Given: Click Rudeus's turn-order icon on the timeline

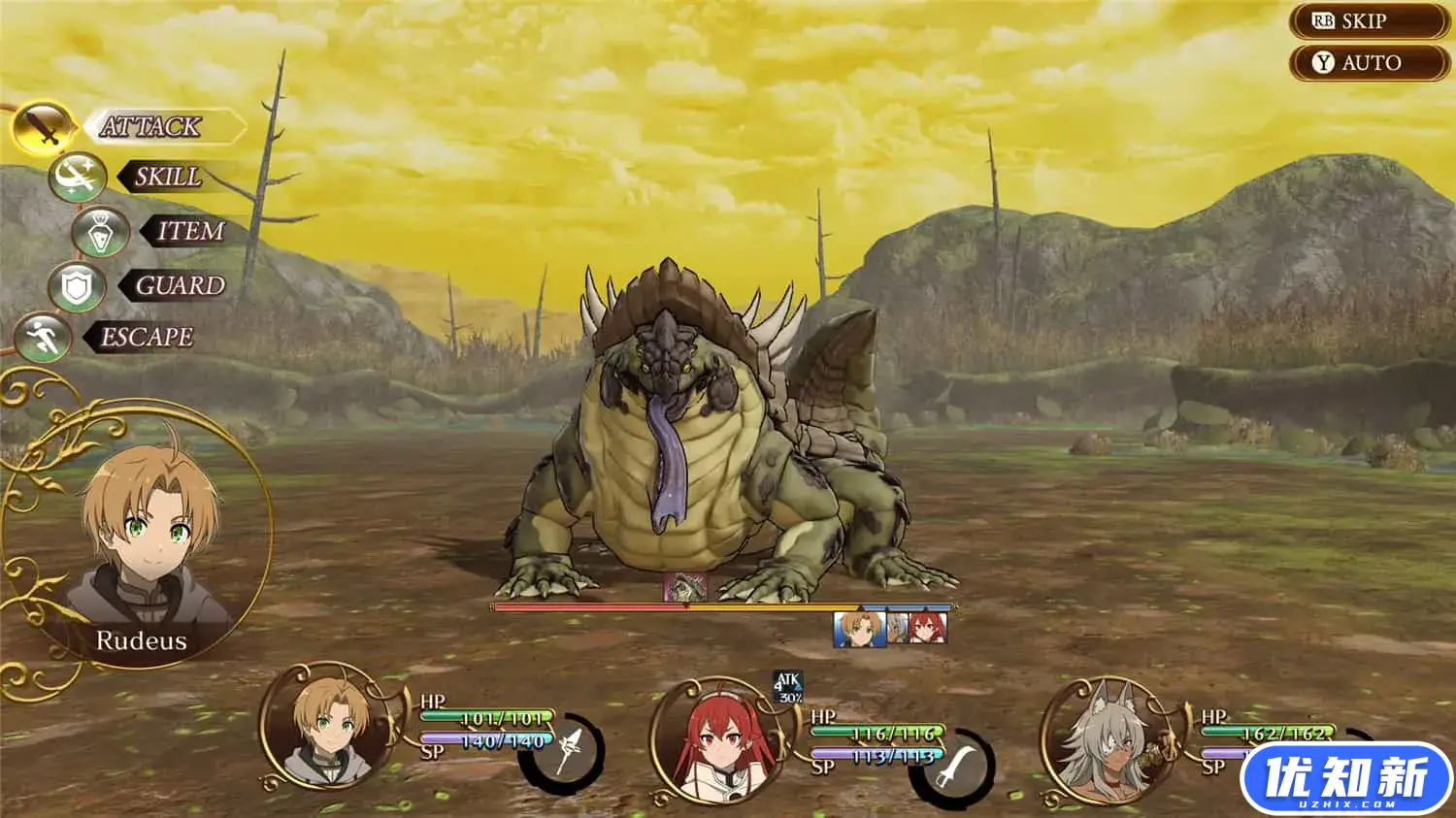Looking at the screenshot, I should 859,629.
